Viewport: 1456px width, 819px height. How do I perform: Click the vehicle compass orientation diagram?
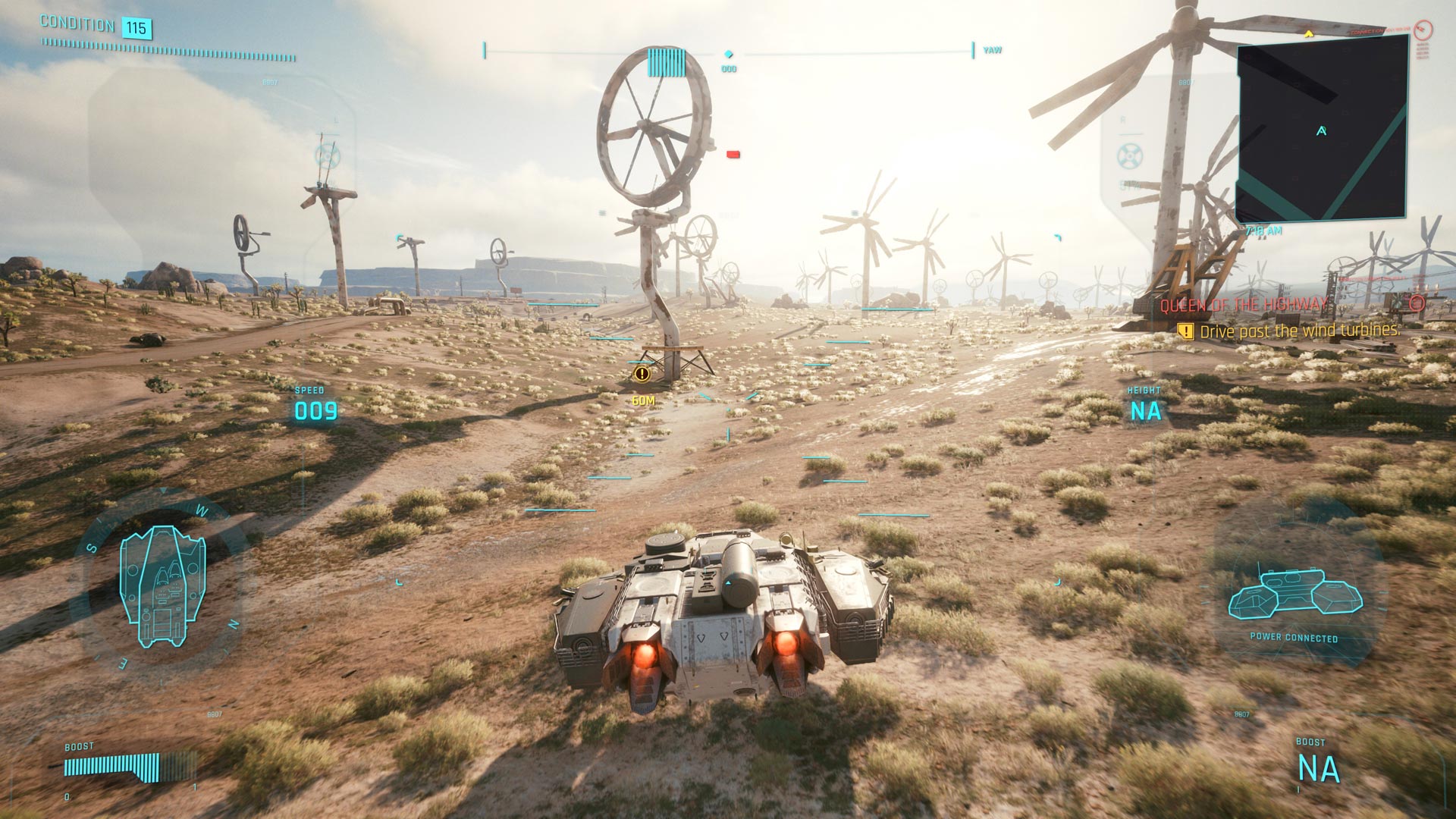click(x=162, y=585)
